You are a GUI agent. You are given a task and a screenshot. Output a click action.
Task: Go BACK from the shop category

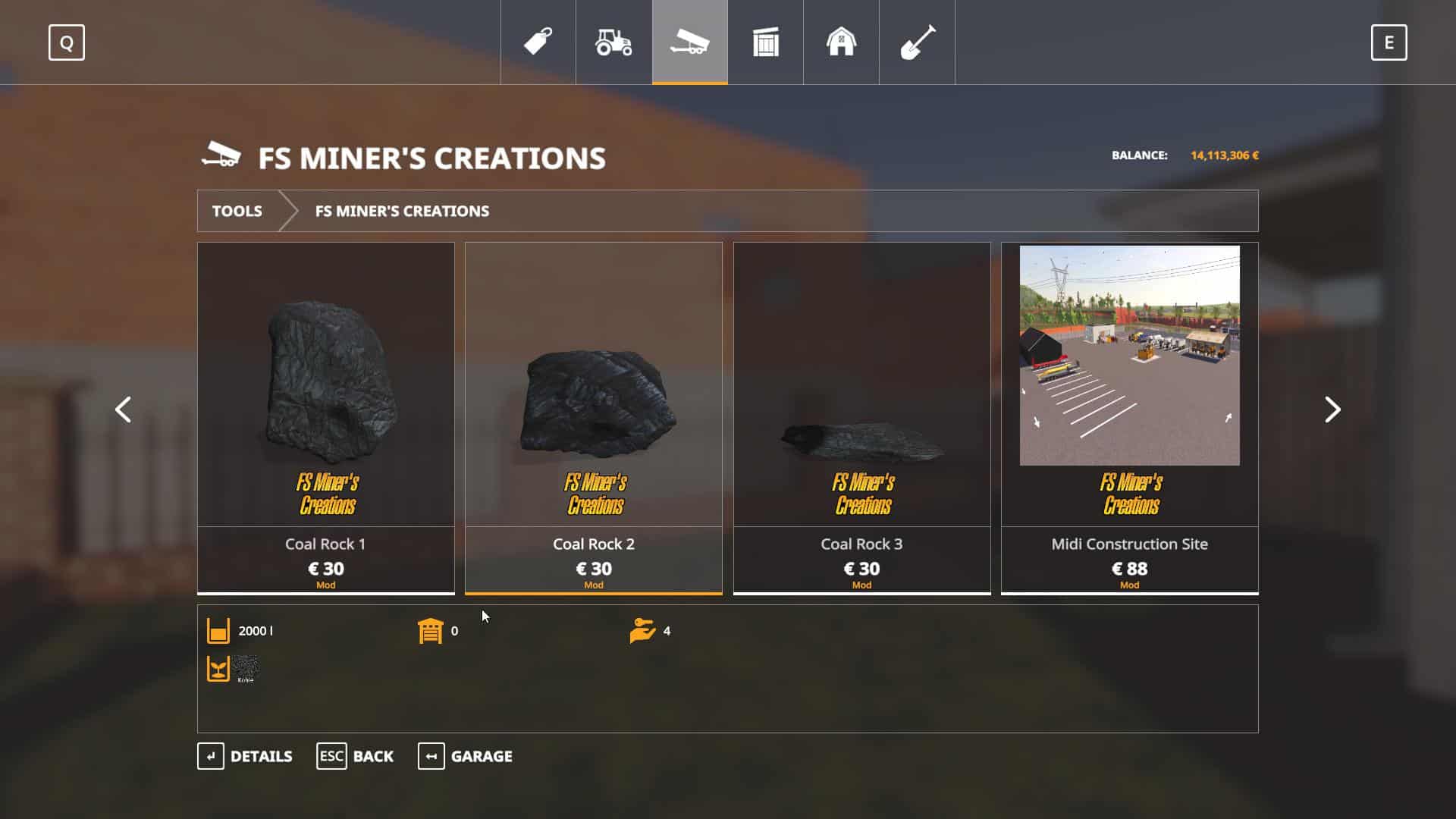(355, 756)
